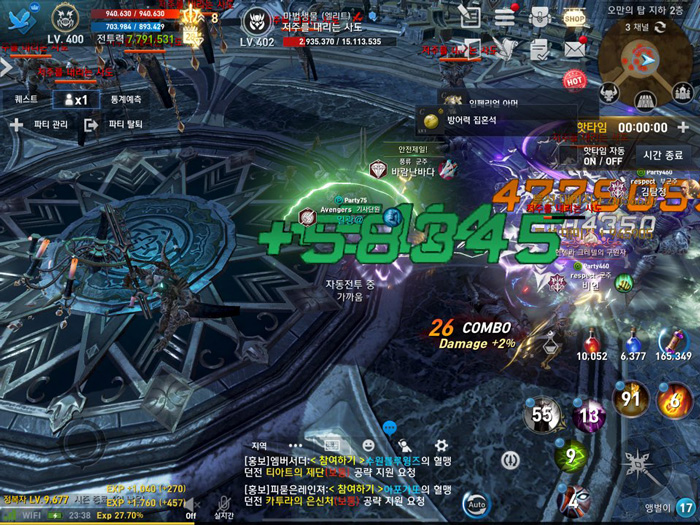This screenshot has height=525, width=700.
Task: Open 파티 관리 party management
Action: point(38,125)
